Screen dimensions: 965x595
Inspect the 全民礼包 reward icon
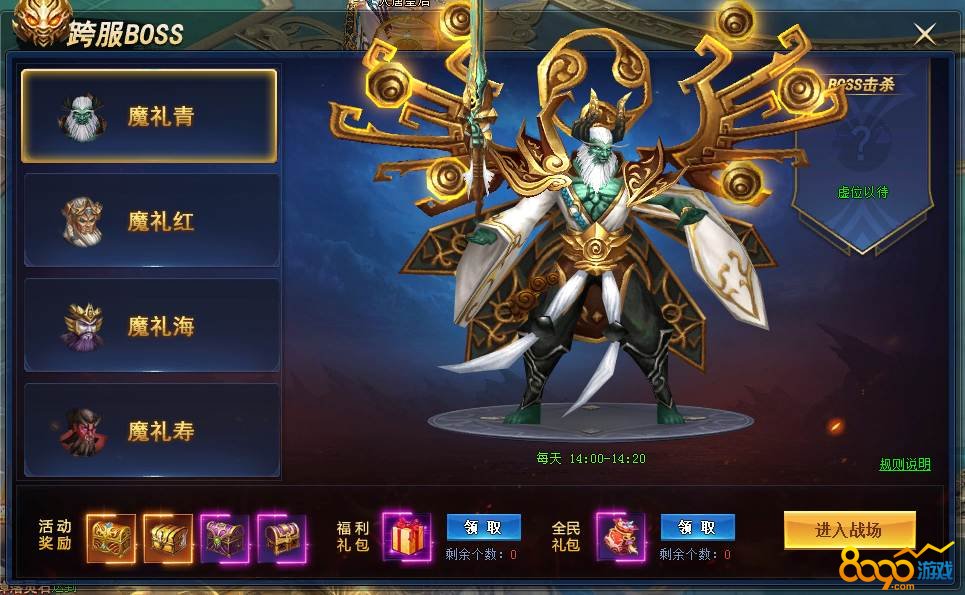pos(621,537)
